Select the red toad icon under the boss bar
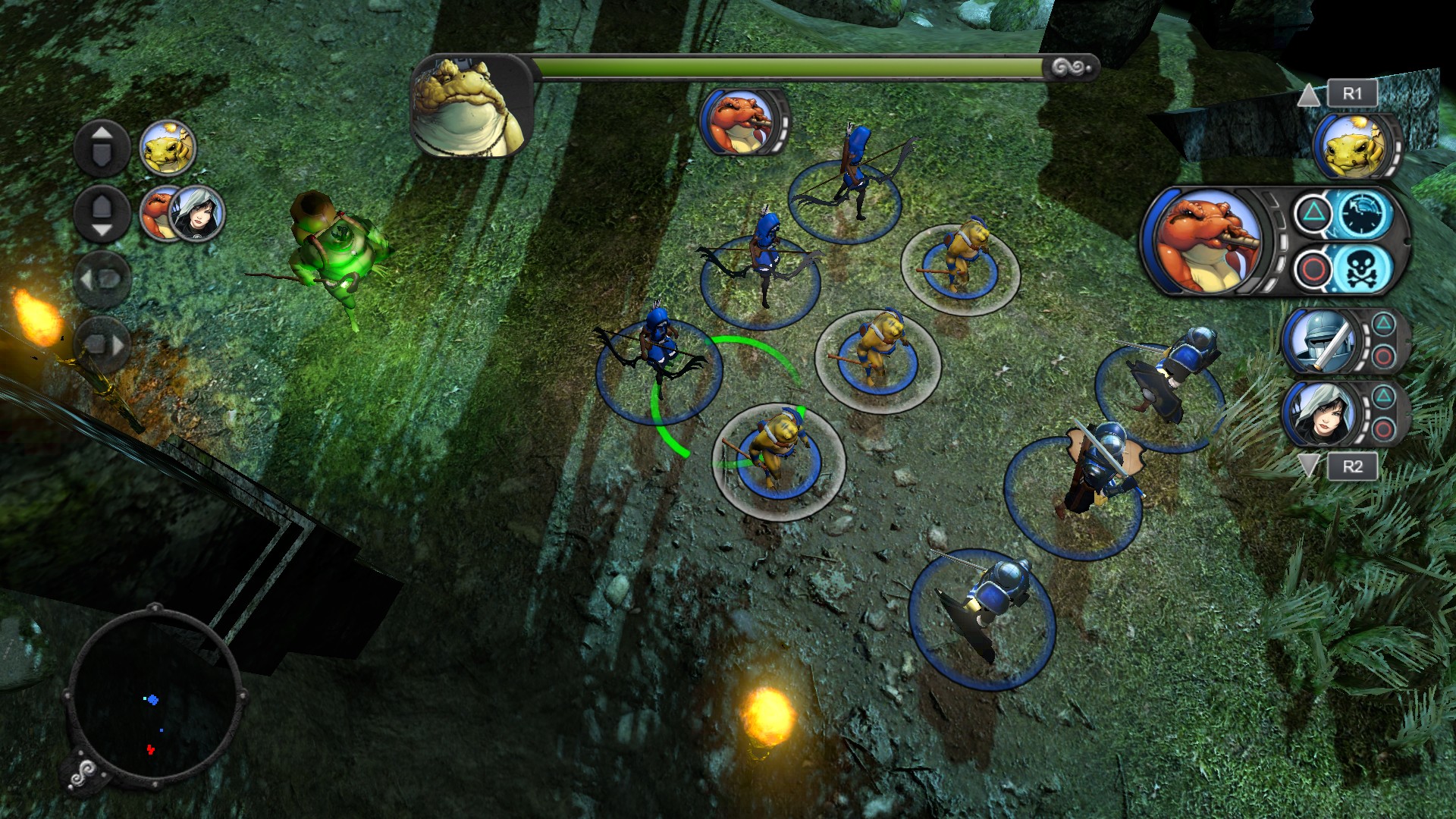 coord(739,121)
